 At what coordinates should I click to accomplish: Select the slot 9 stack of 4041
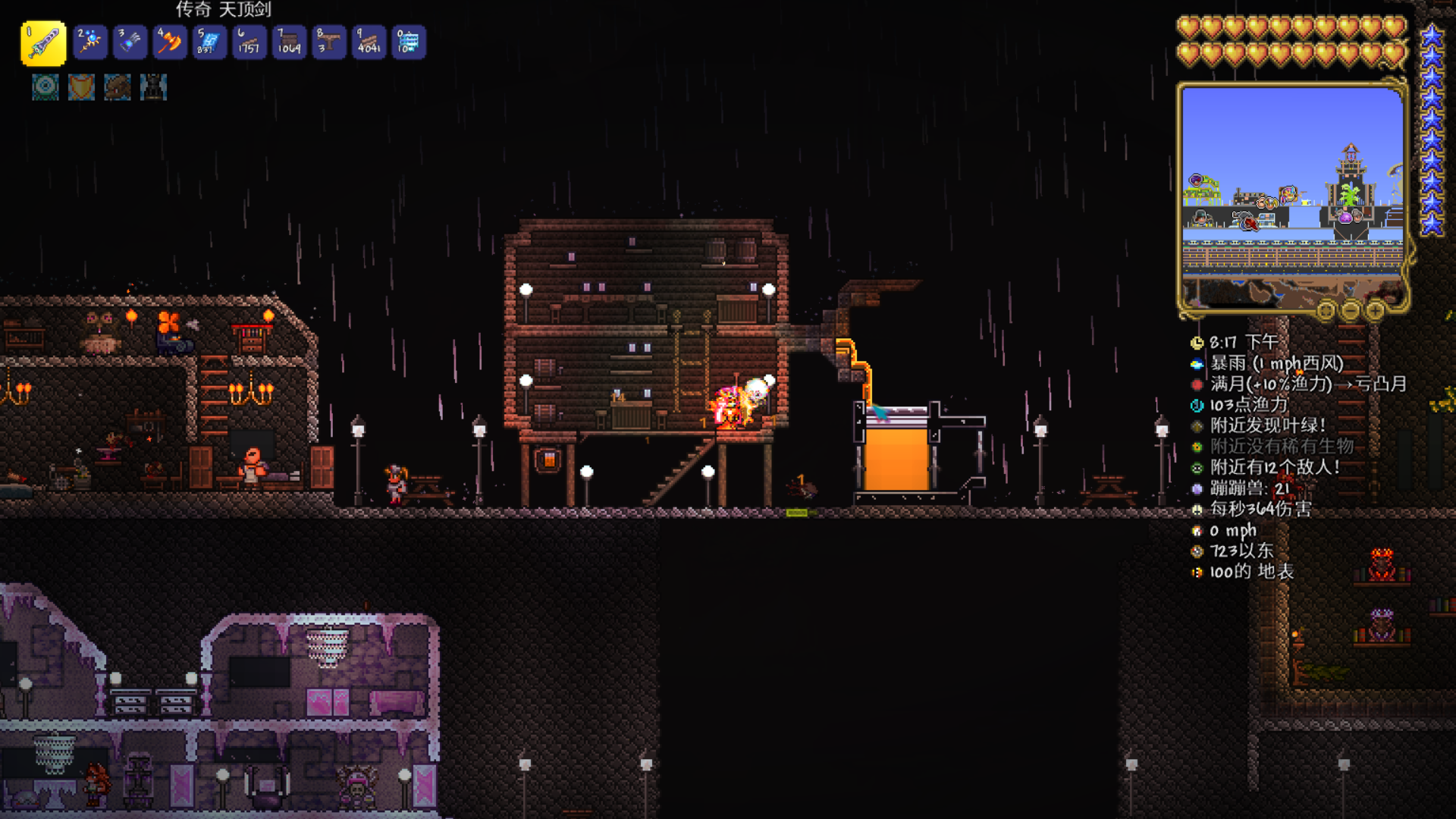[x=369, y=42]
